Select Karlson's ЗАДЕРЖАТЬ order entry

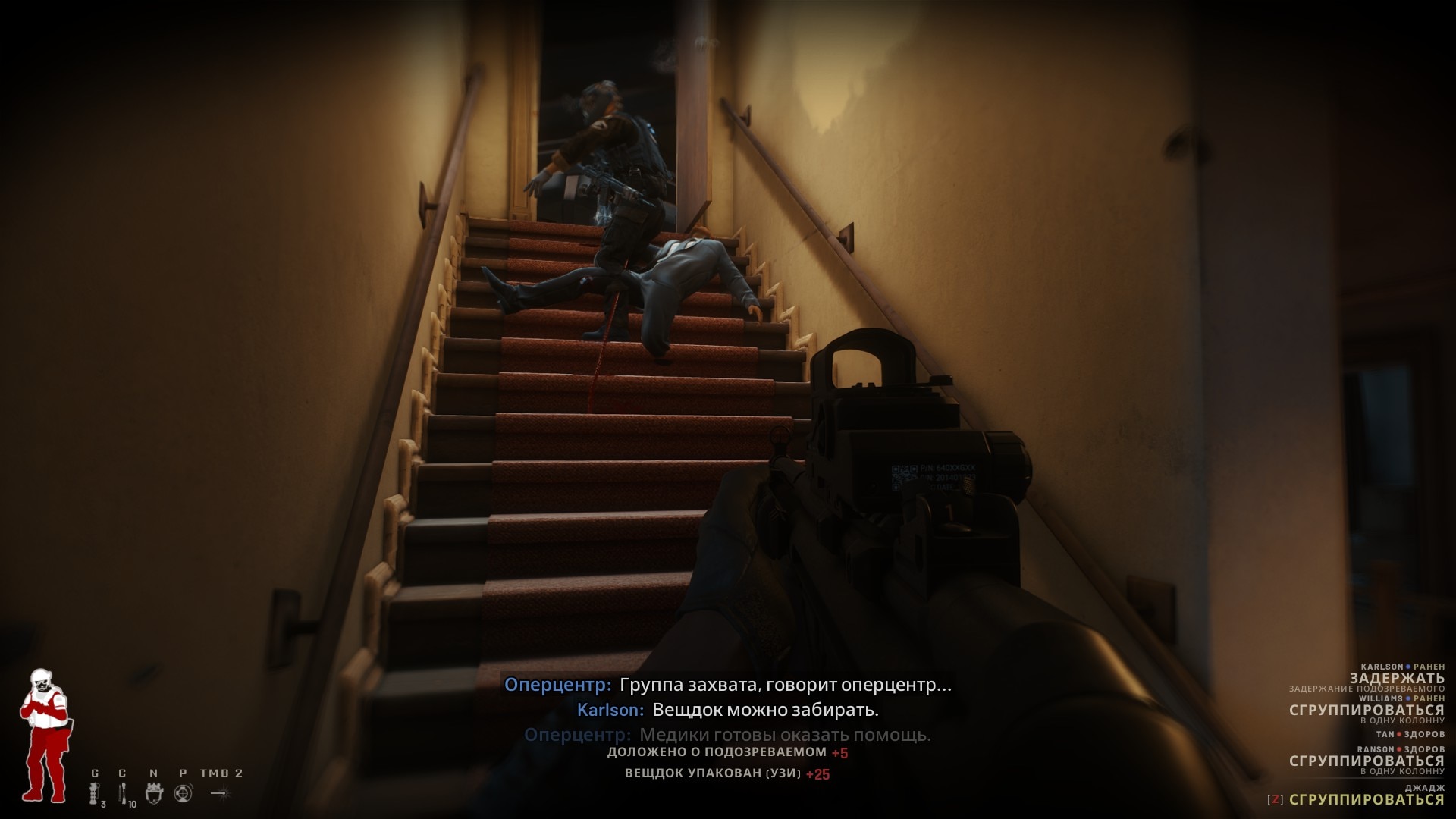[x=1396, y=678]
